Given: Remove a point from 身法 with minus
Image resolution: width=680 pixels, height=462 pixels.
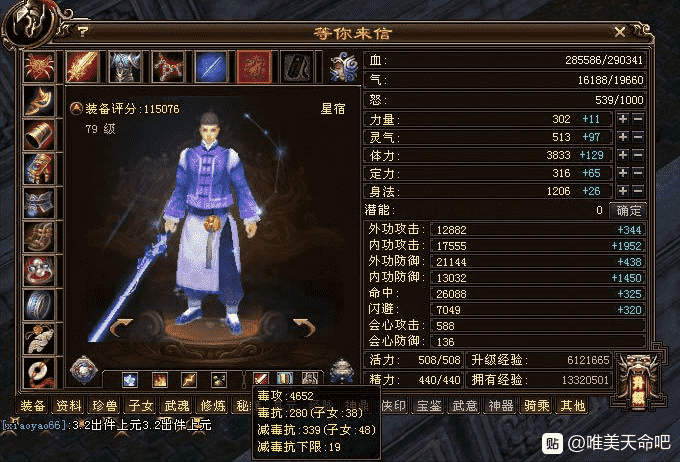Looking at the screenshot, I should coord(637,192).
